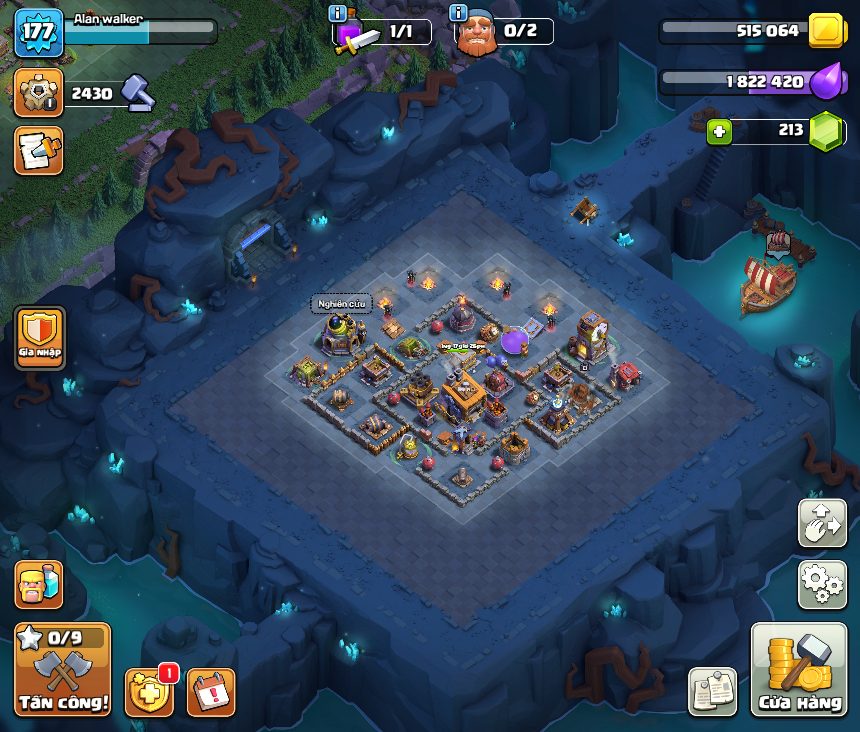This screenshot has width=860, height=732.
Task: Open the gold shield button with red notification
Action: click(148, 692)
